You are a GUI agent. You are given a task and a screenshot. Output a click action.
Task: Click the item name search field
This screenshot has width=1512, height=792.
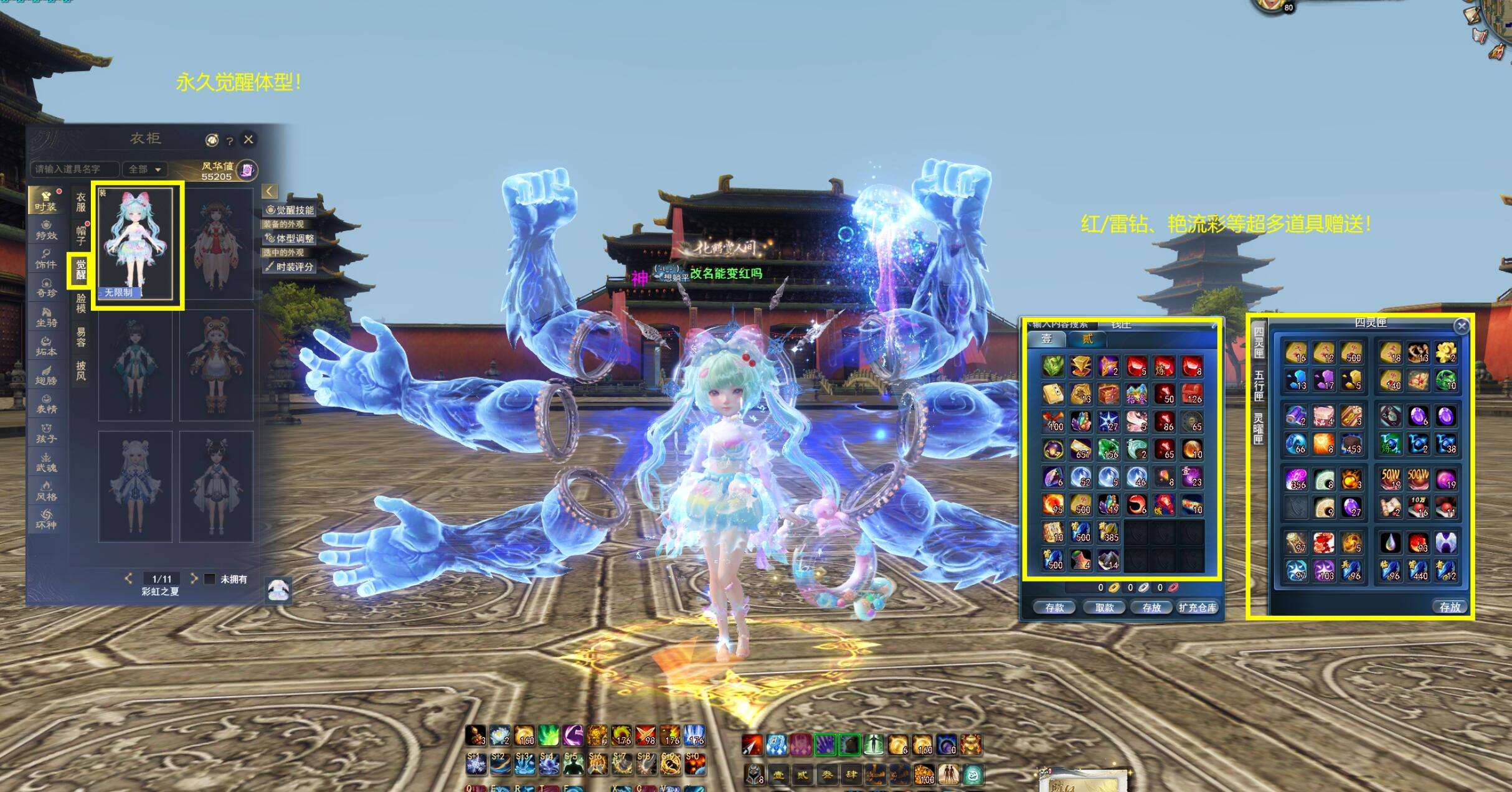tap(73, 169)
